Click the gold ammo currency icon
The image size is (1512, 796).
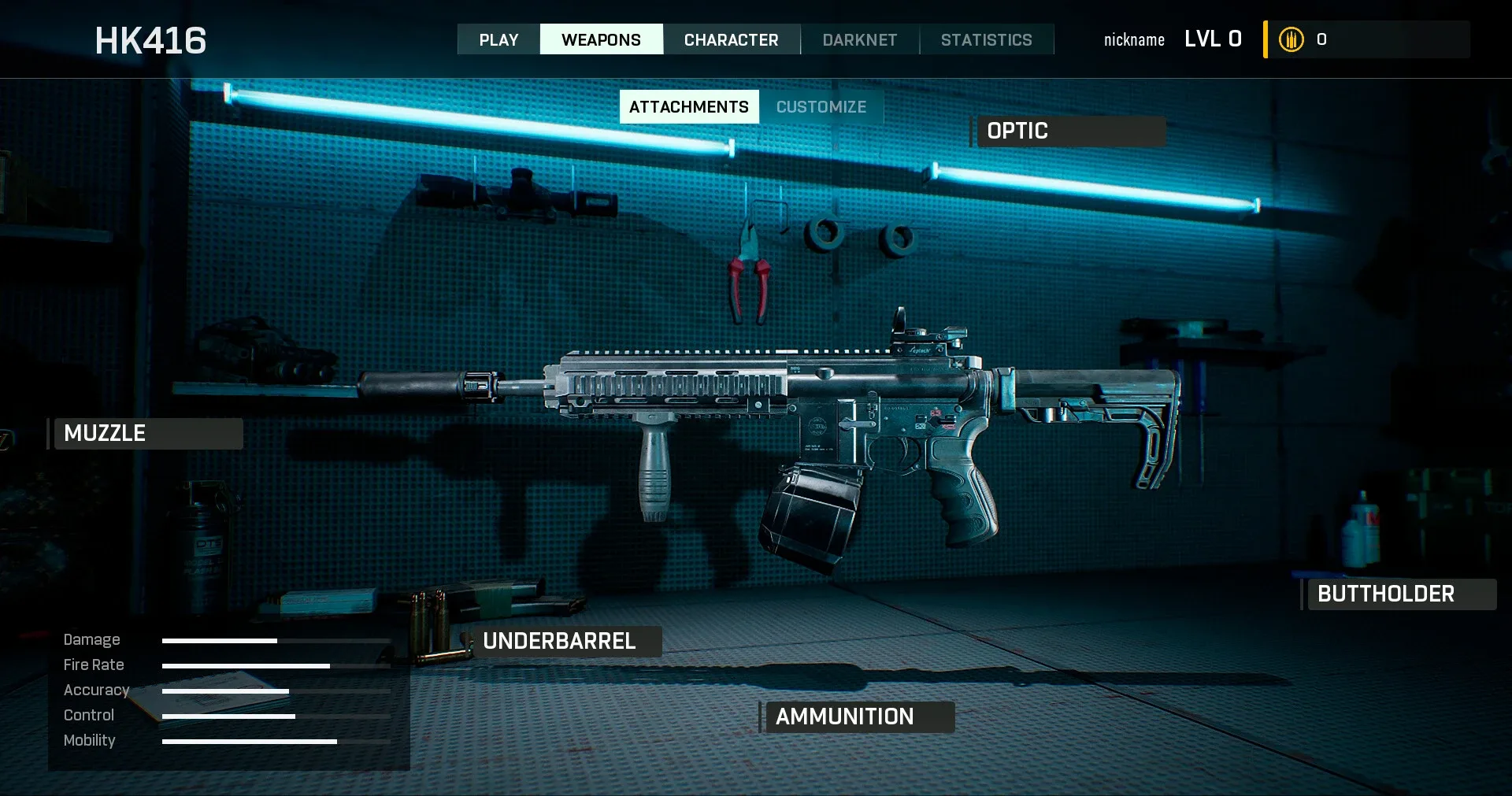pyautogui.click(x=1291, y=39)
